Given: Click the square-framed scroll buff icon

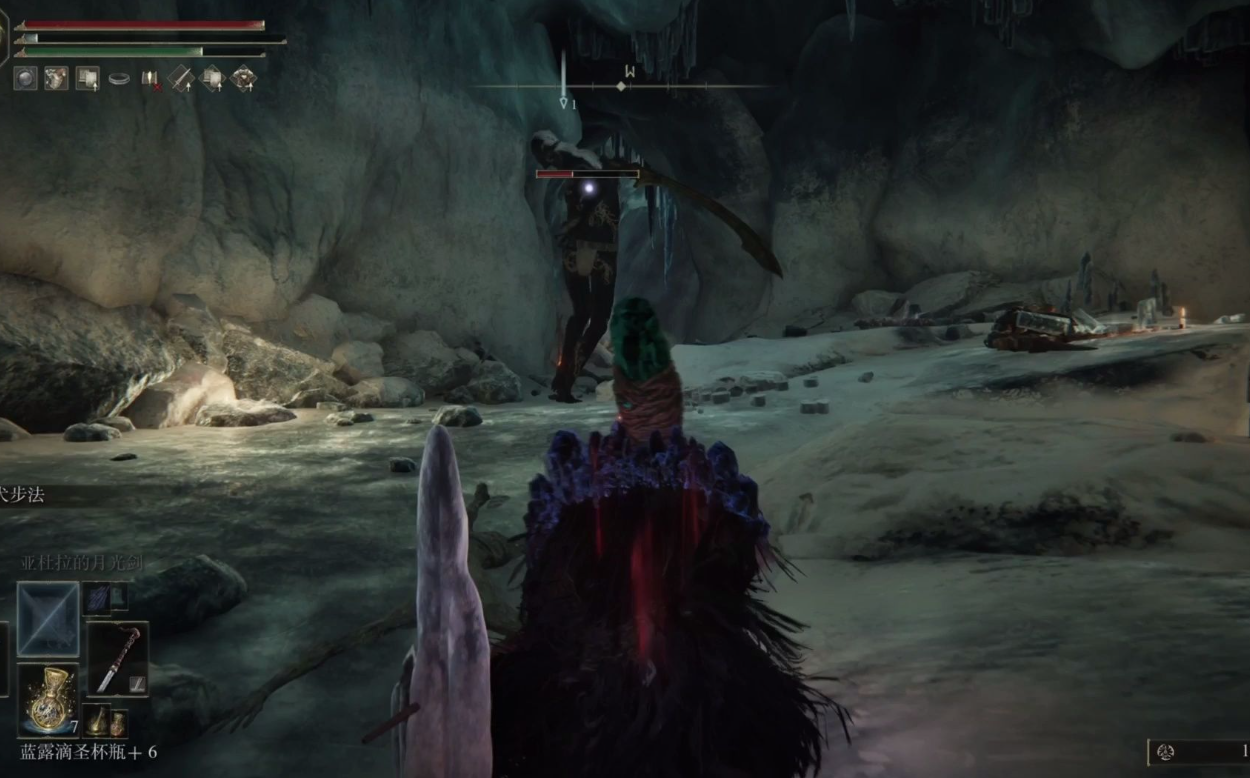Looking at the screenshot, I should tap(88, 78).
